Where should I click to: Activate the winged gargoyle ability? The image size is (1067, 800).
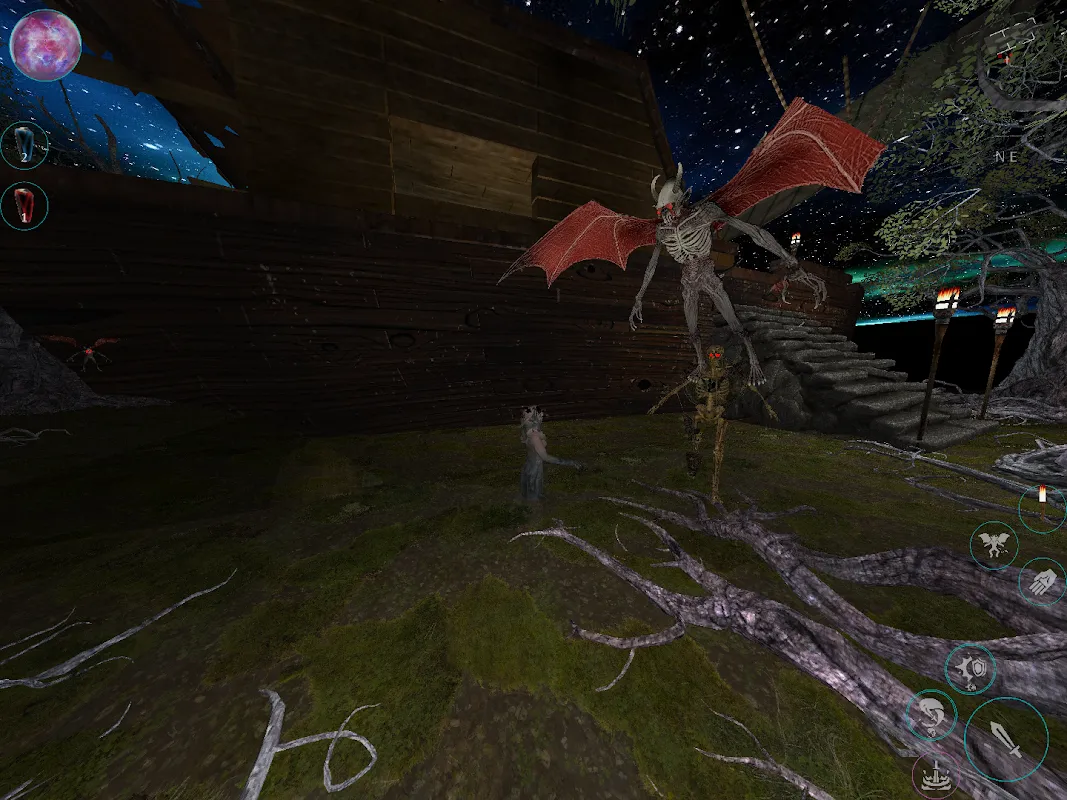pyautogui.click(x=994, y=546)
